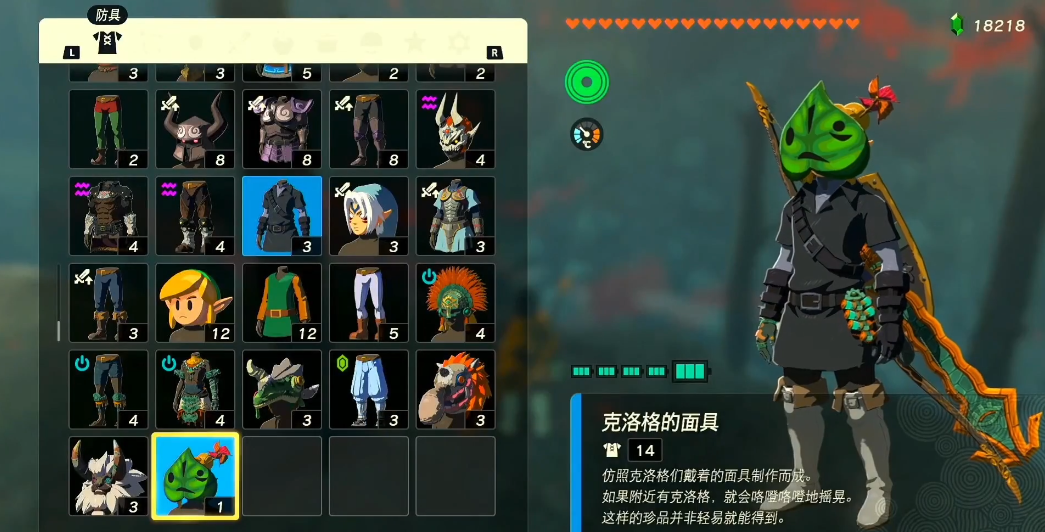Select the blonde green-capped Link head slot
Viewport: 1045px width, 532px height.
195,303
